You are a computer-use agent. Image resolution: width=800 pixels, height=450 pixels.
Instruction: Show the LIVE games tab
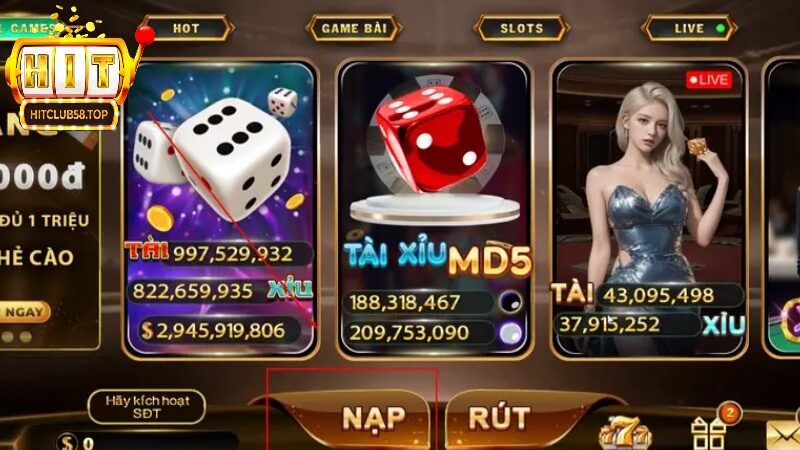pos(689,28)
